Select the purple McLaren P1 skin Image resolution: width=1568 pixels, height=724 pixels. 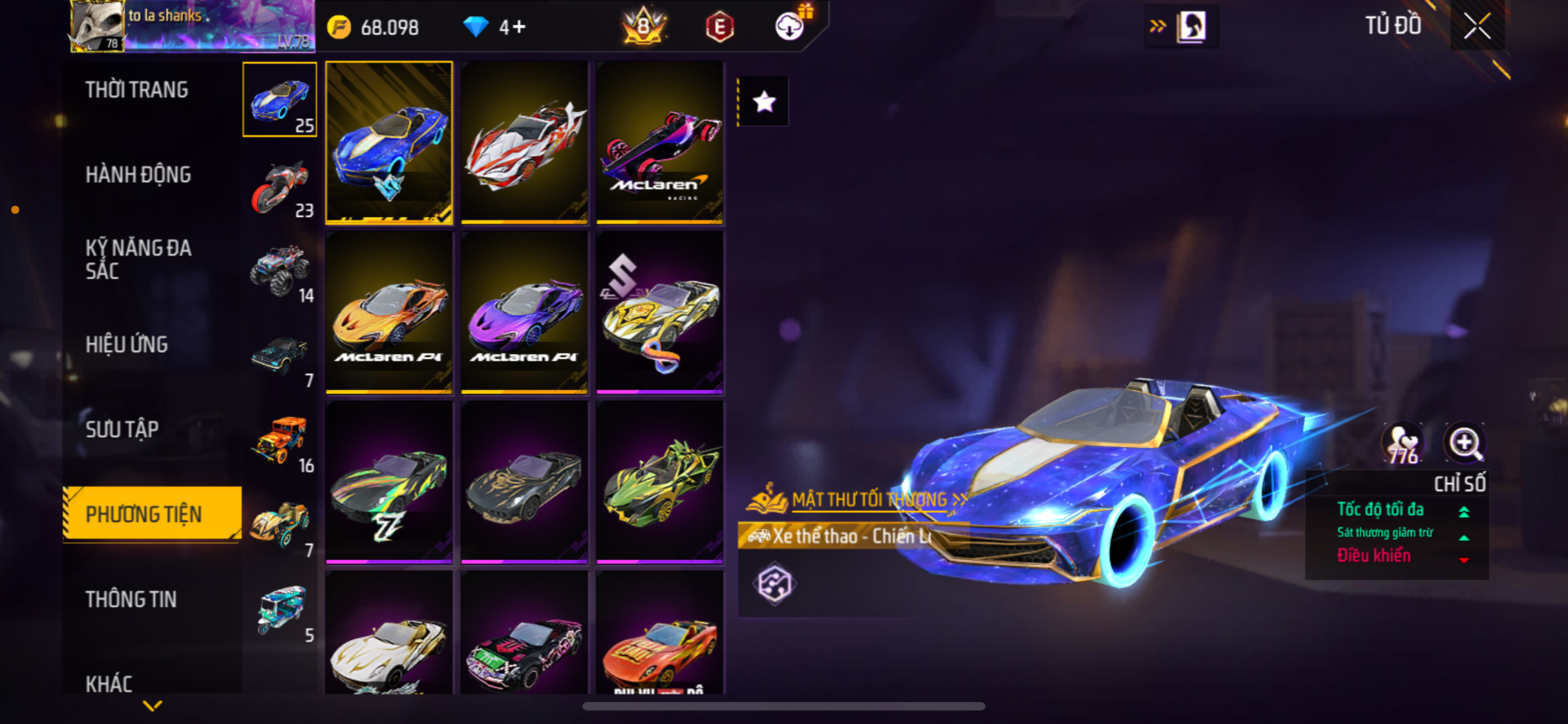(x=524, y=313)
